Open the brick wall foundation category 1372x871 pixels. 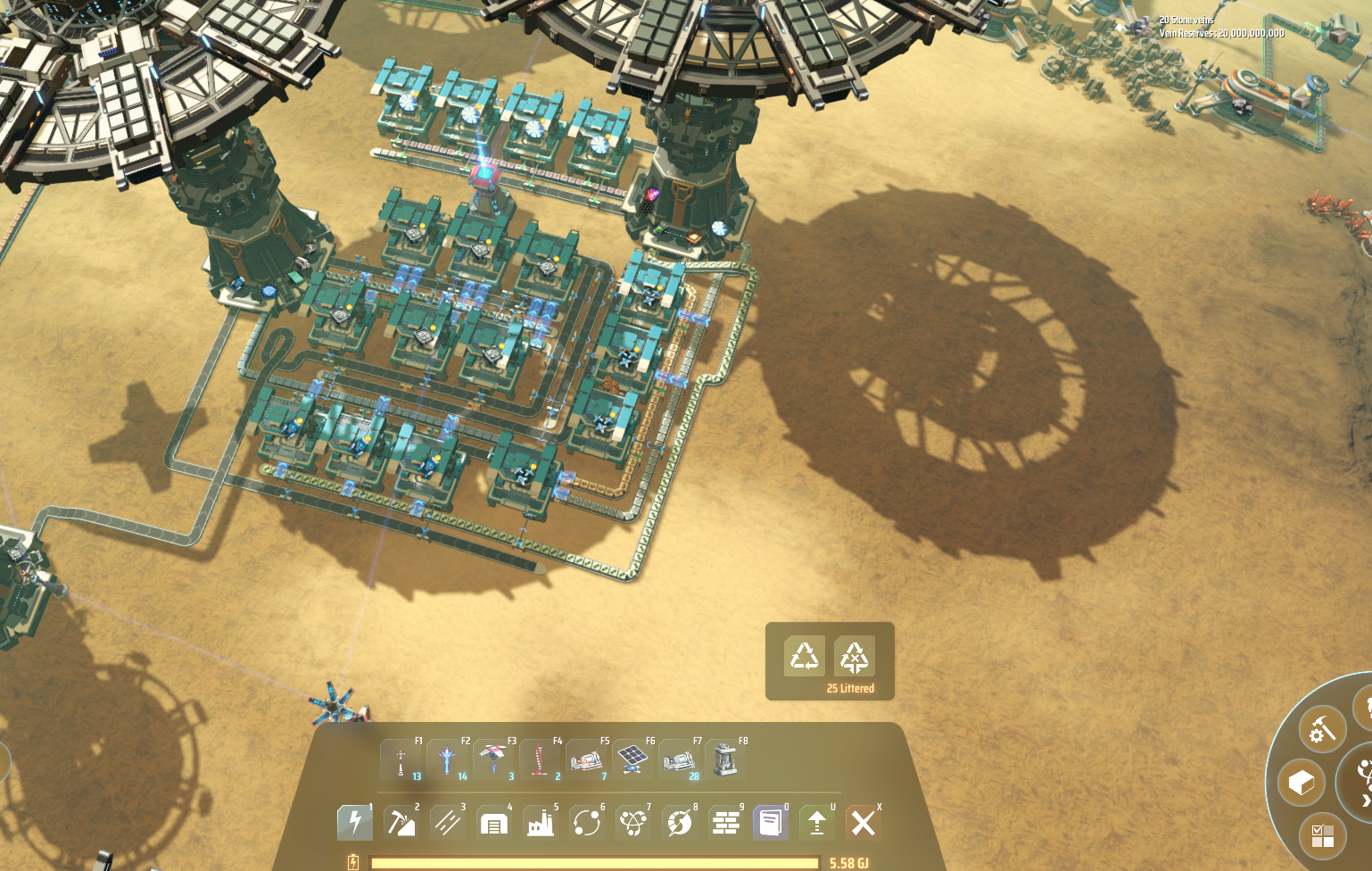(726, 822)
